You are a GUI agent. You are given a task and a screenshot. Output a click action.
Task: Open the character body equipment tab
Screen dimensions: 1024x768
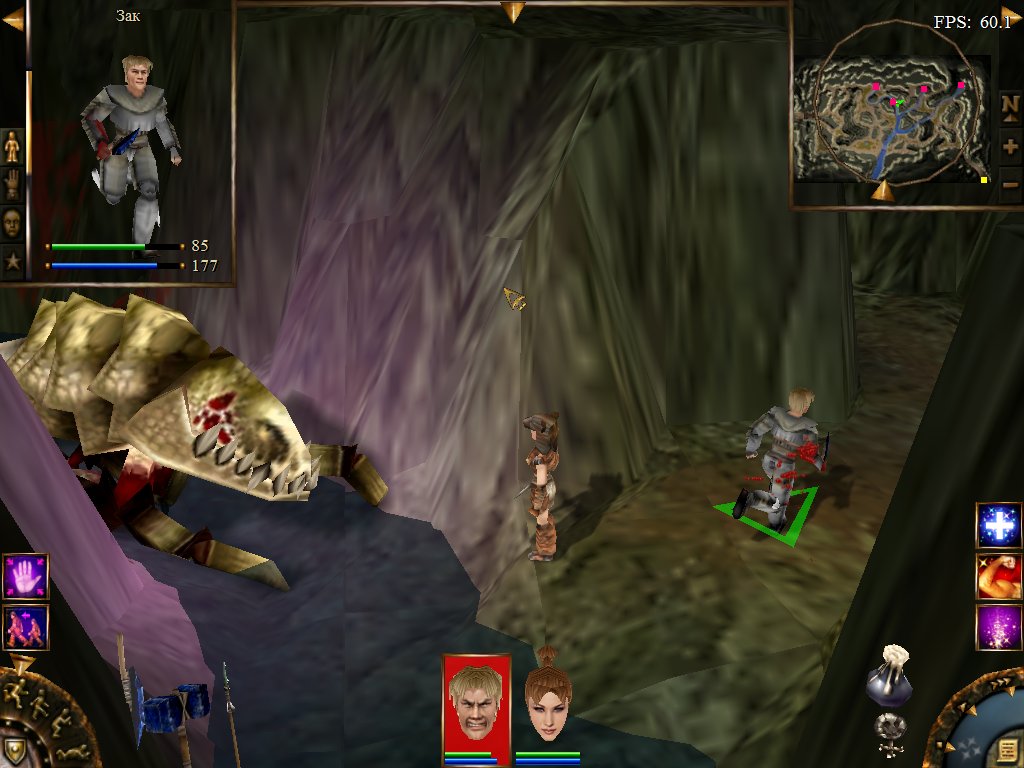[12, 147]
